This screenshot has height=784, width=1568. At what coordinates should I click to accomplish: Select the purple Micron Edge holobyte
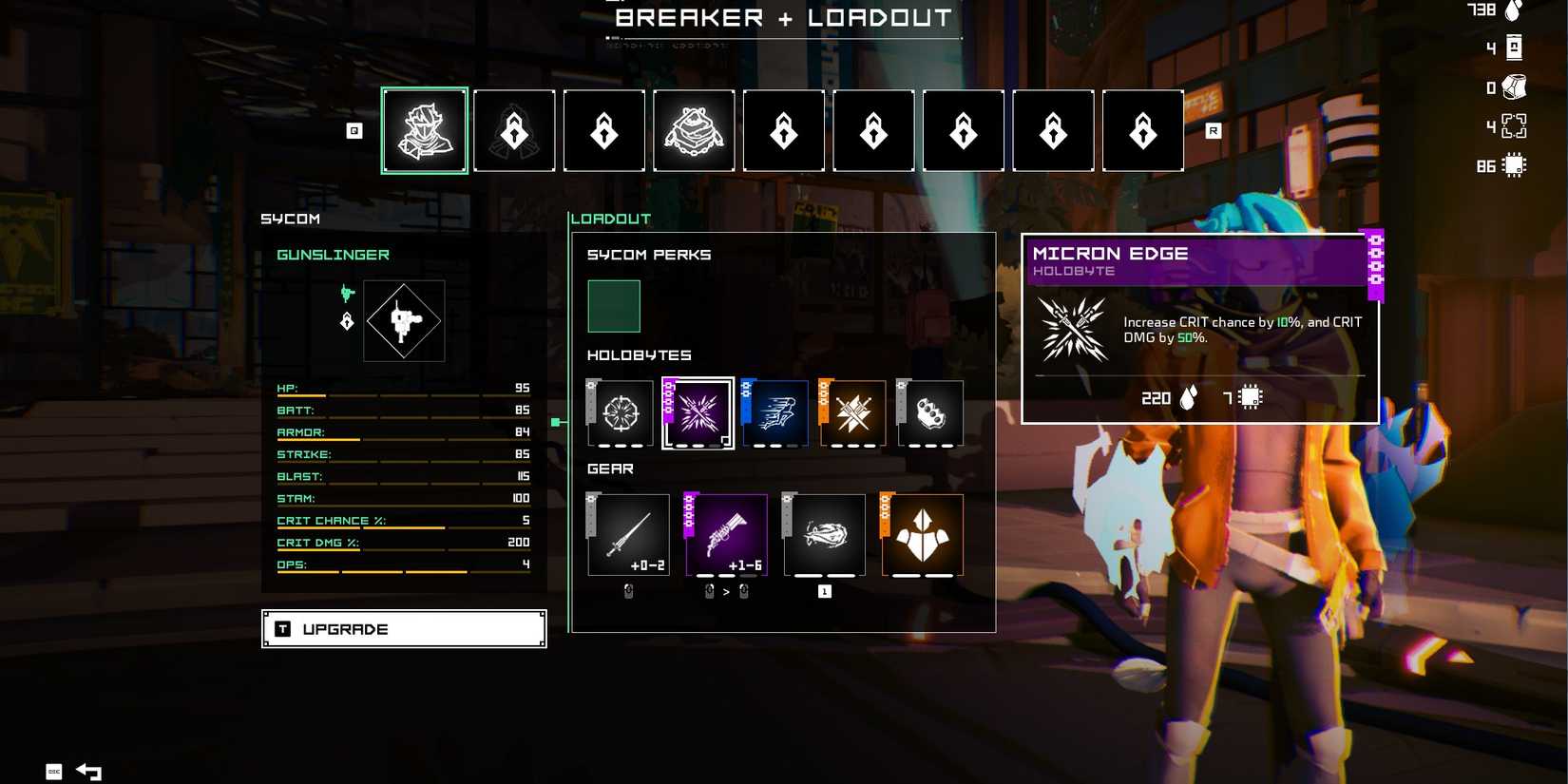tap(698, 413)
